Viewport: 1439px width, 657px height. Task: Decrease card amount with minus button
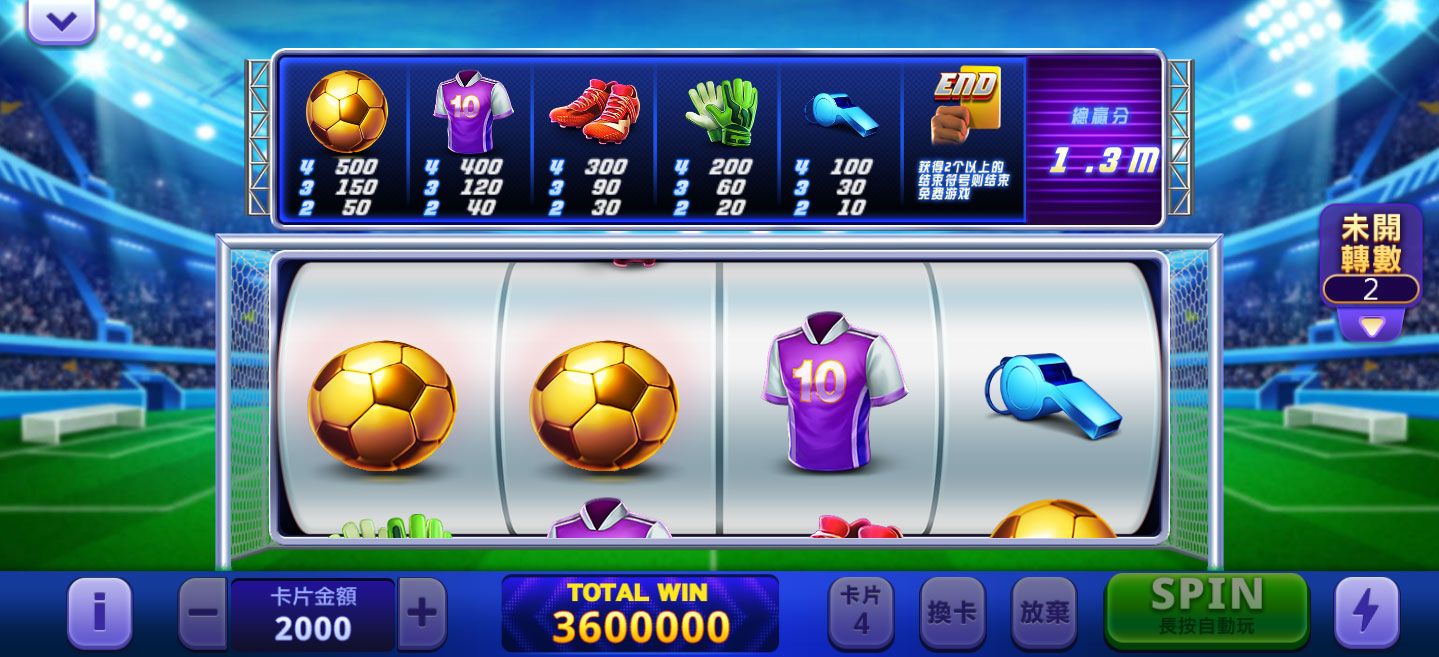(203, 612)
